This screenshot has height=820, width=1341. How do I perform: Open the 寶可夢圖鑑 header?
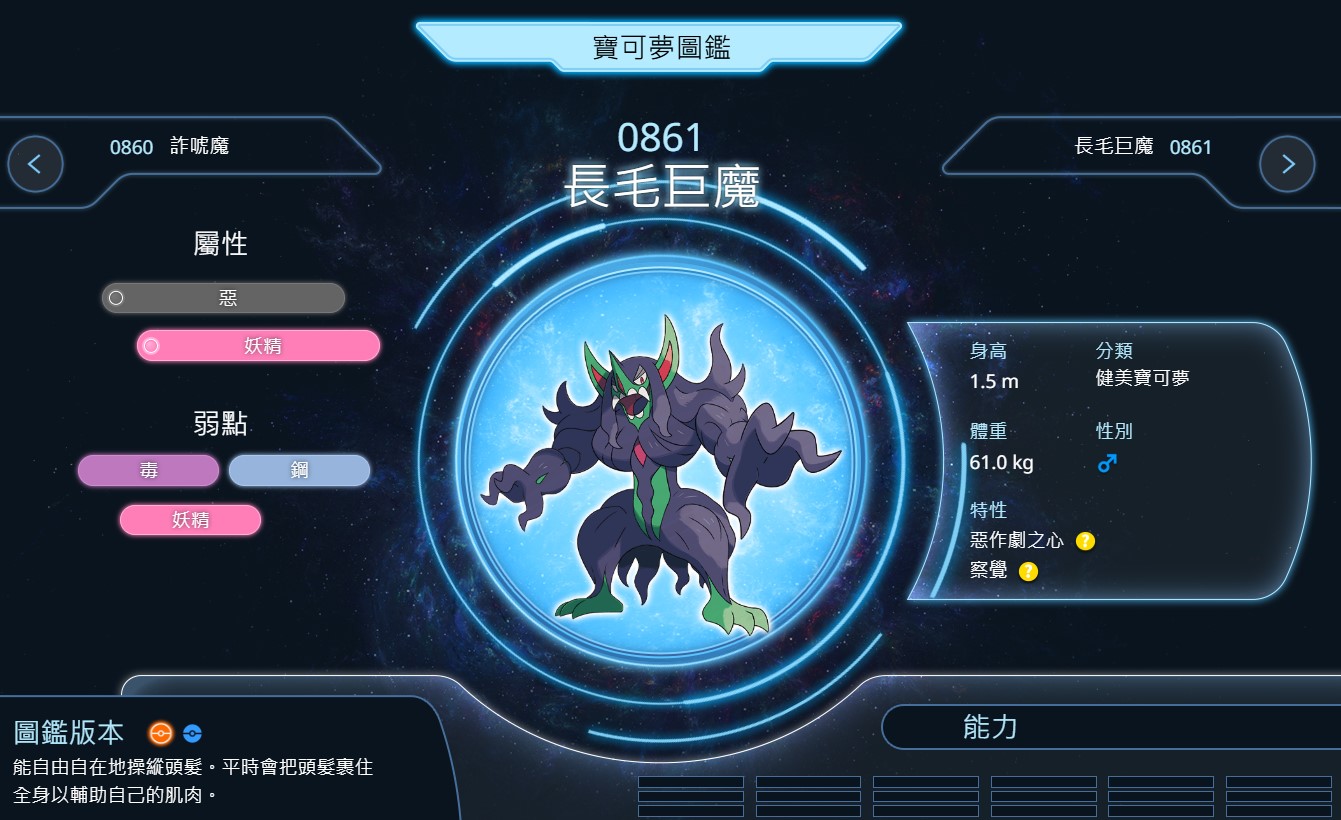[x=660, y=47]
